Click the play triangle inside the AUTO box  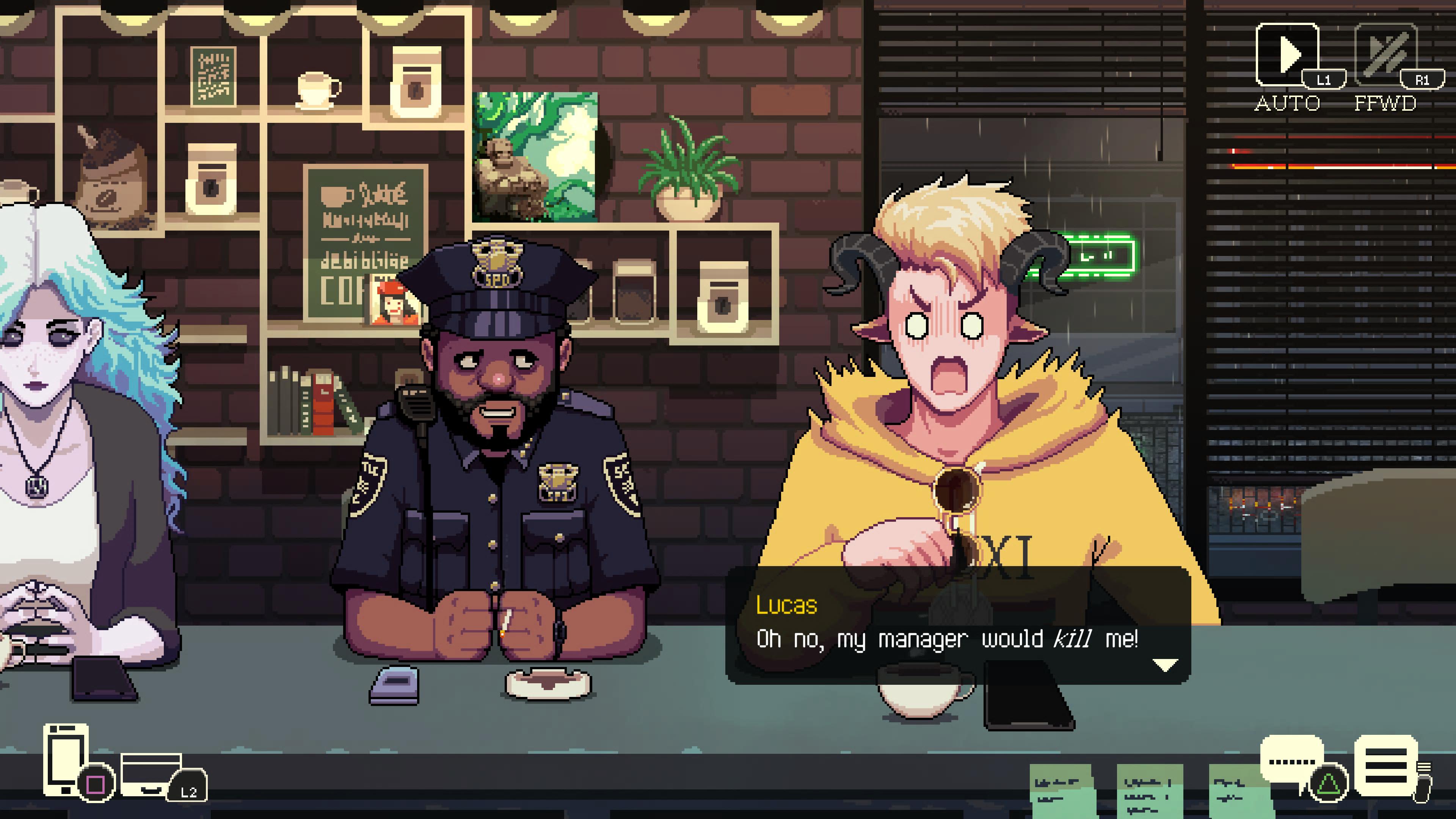pos(1290,53)
